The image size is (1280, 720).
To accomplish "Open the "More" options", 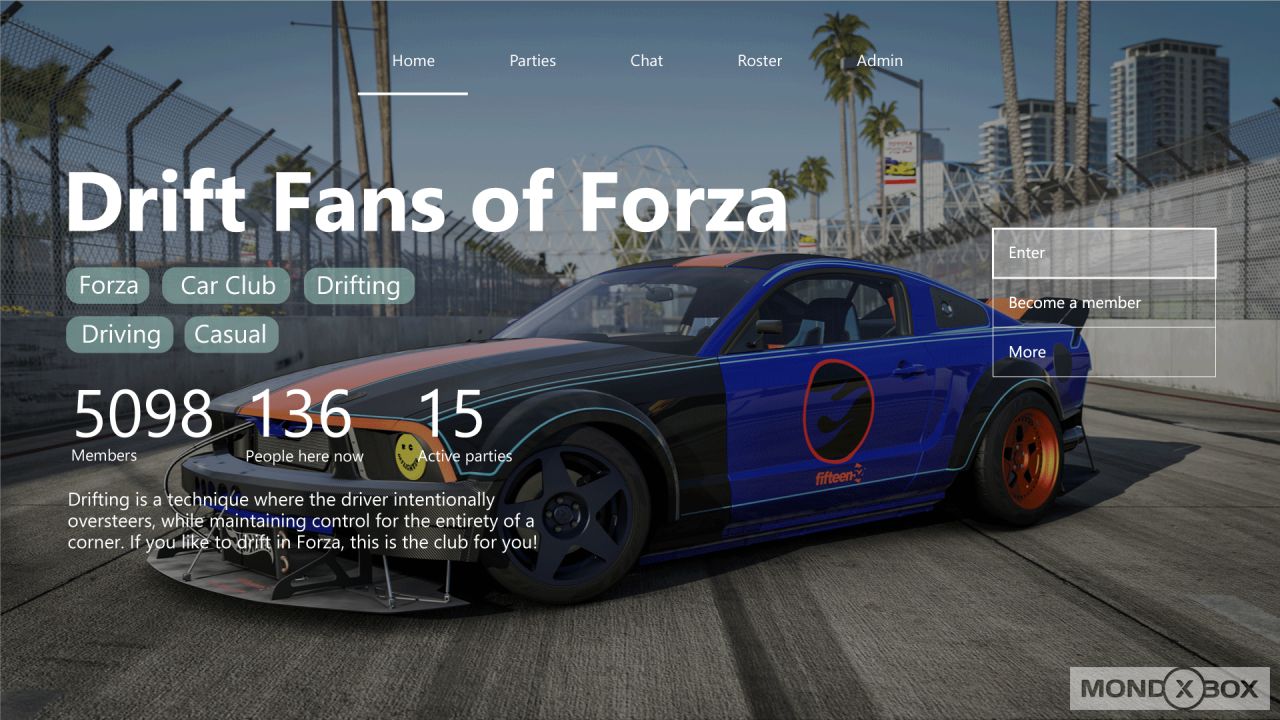I will point(1103,351).
